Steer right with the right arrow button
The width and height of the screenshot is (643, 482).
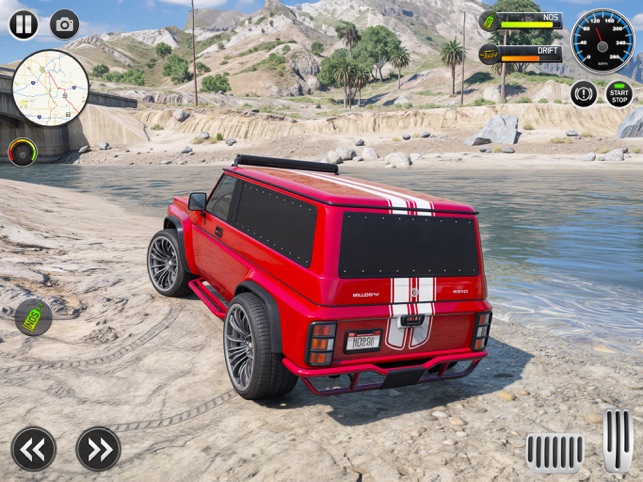pos(98,449)
